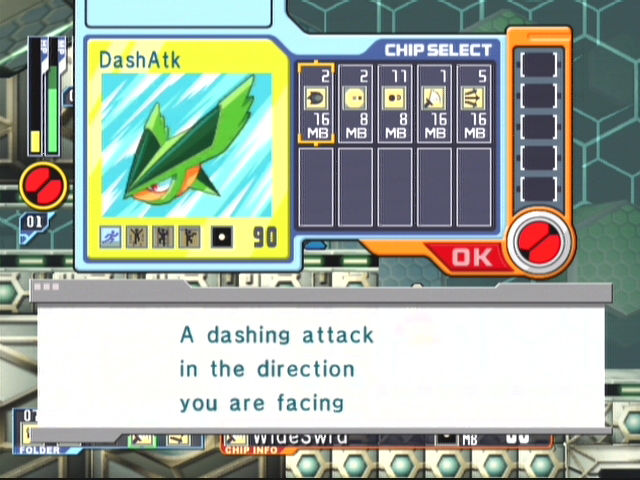Choose the chip with quantity 5
The height and width of the screenshot is (480, 640).
(474, 101)
